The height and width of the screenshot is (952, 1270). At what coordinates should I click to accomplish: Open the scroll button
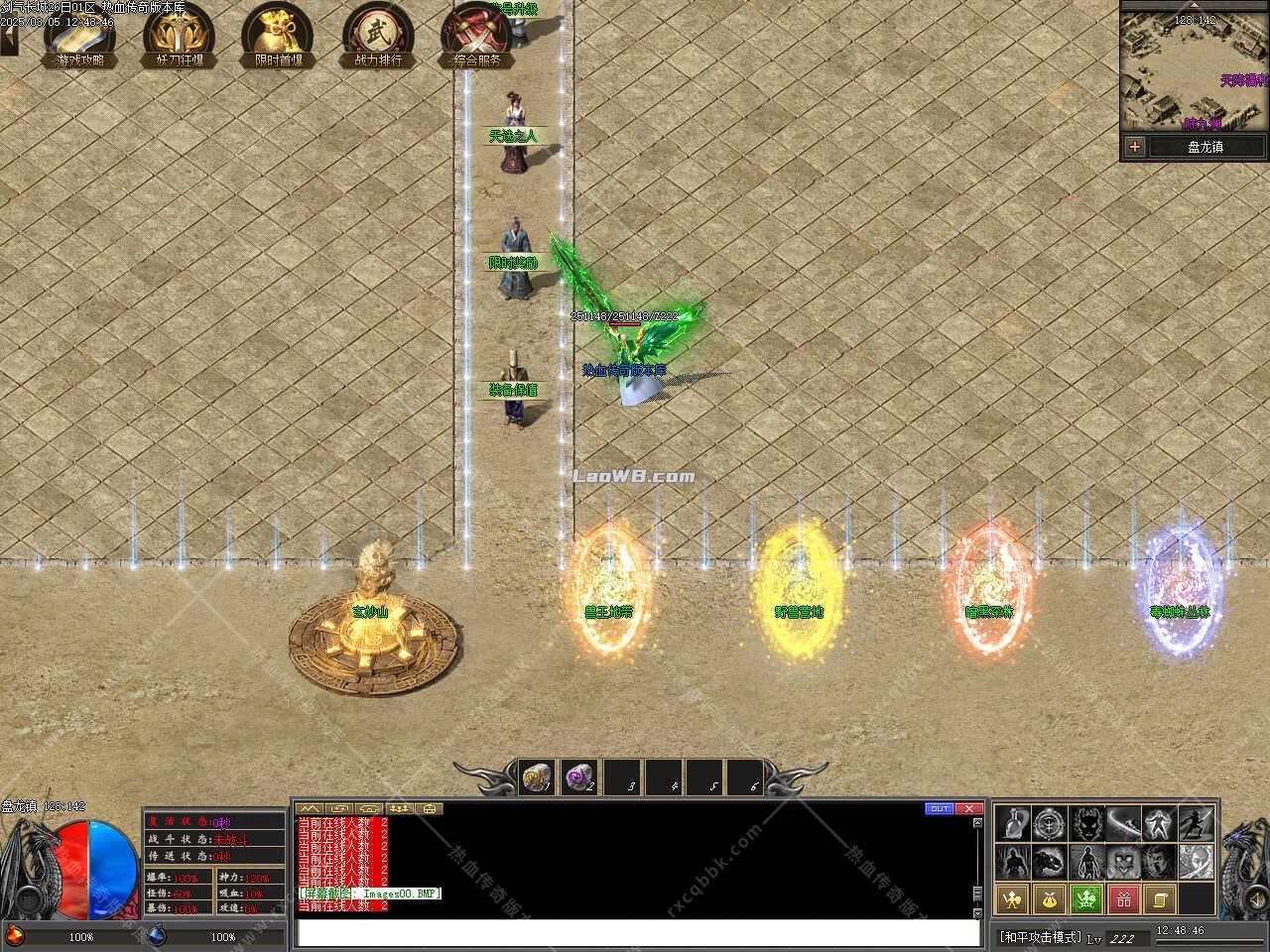(x=1160, y=899)
